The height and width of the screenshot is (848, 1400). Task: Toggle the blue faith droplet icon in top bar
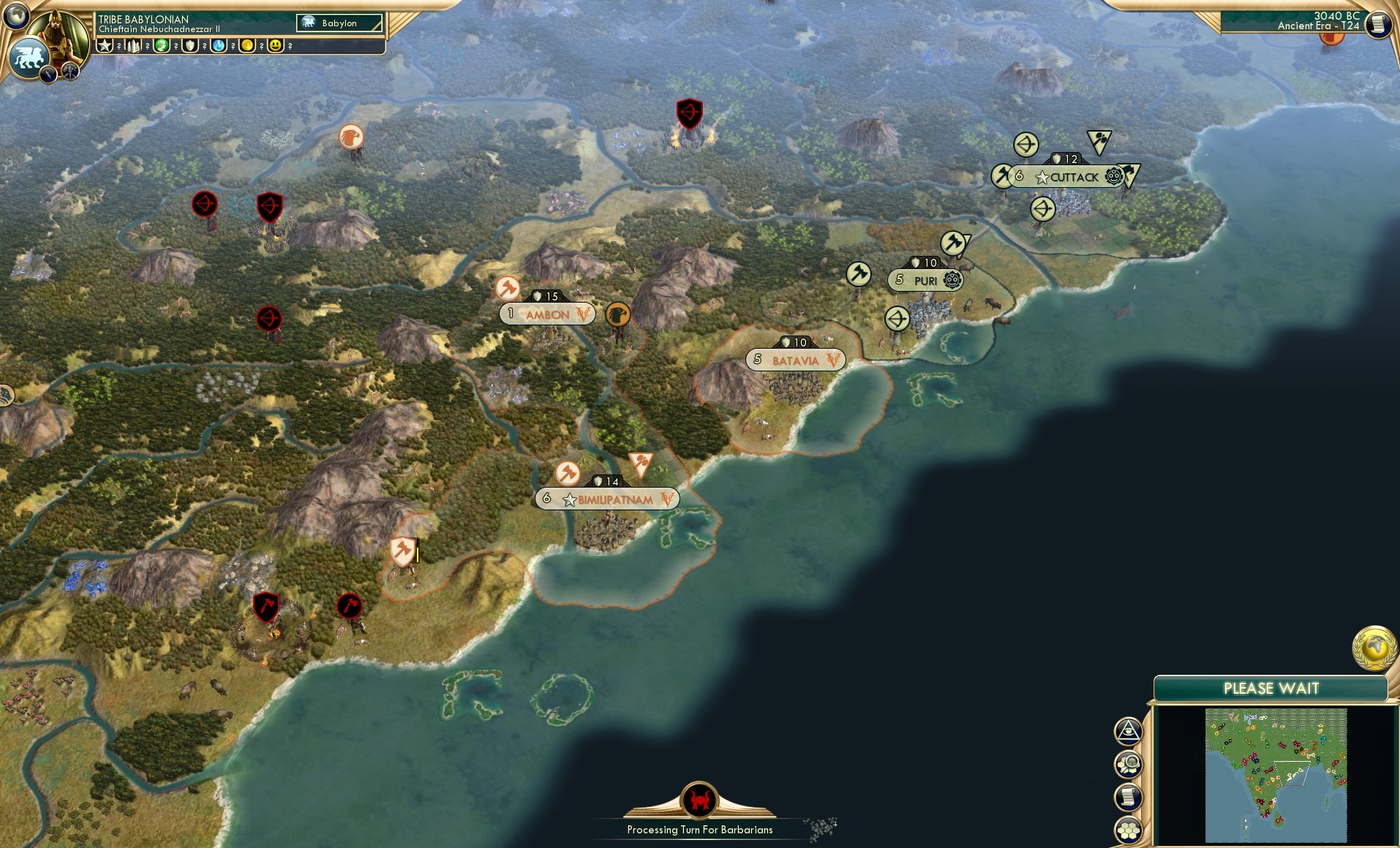tap(217, 45)
